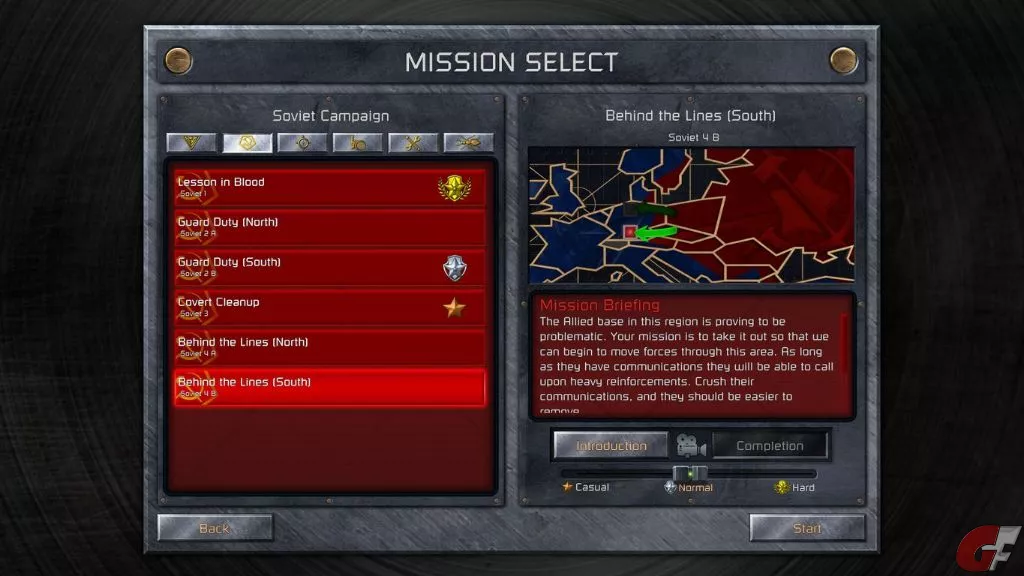
Task: Open the crossed-wrenches campaign tab
Action: tap(413, 143)
